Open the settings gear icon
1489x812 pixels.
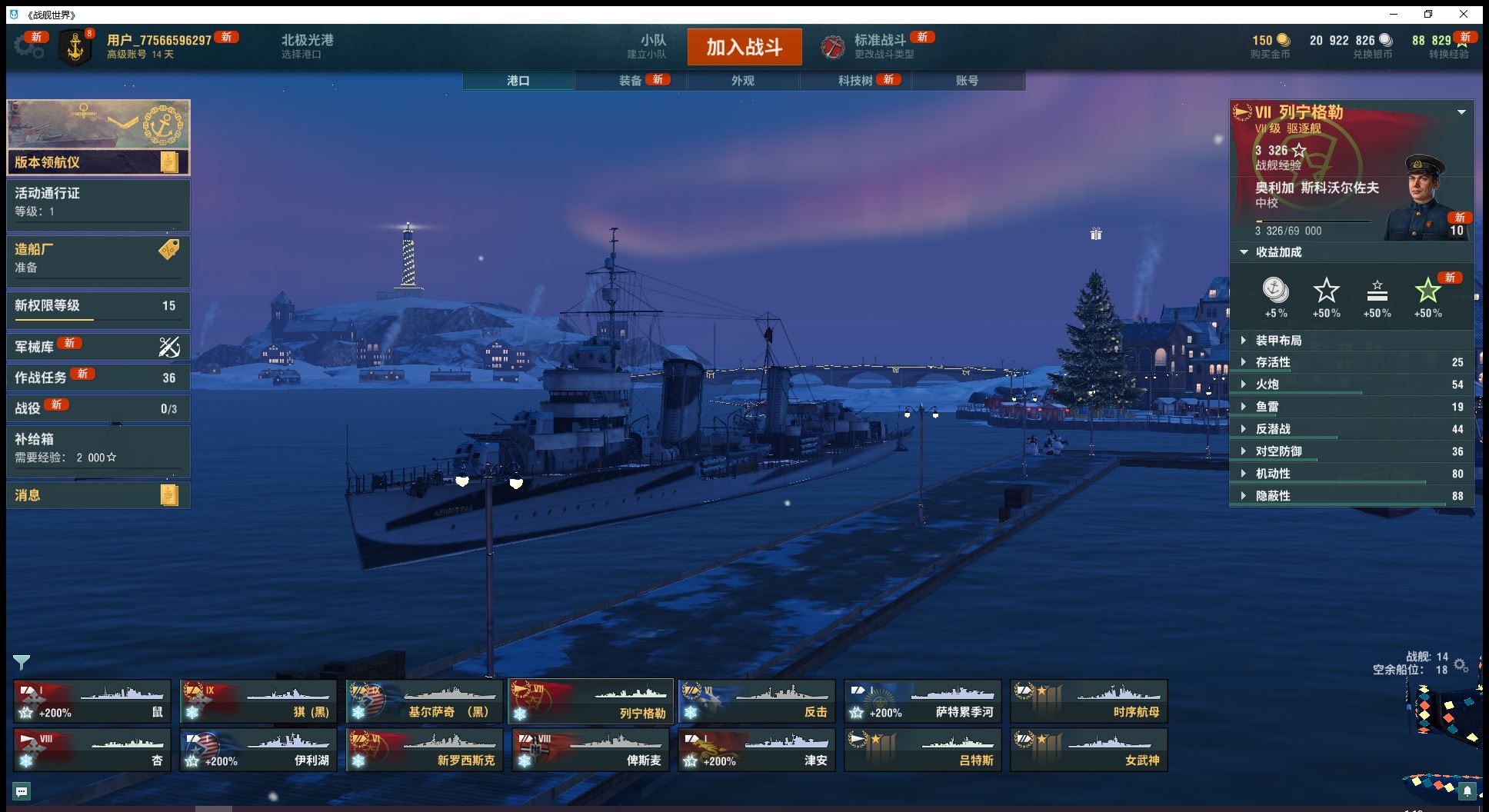pyautogui.click(x=28, y=47)
